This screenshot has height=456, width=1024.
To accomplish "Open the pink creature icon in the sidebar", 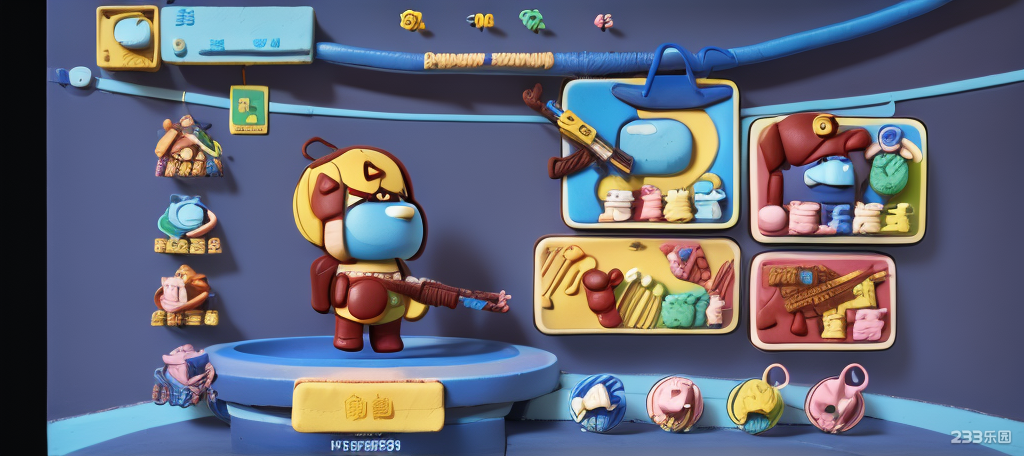I will (183, 375).
